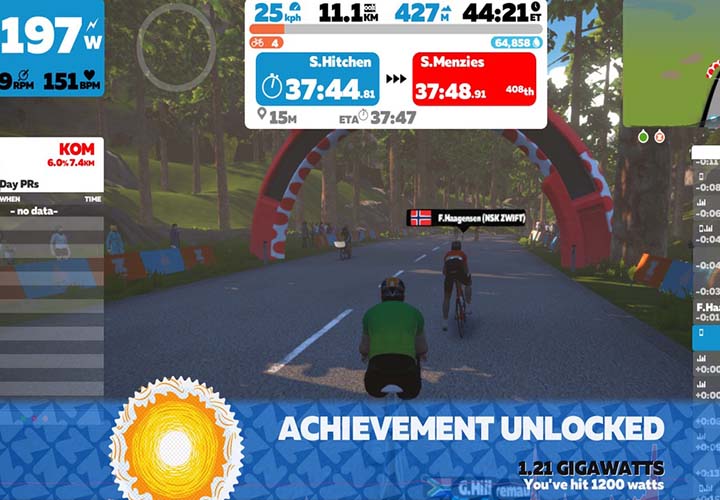The height and width of the screenshot is (500, 720).
Task: Click the green marker icon below minimap
Action: click(x=643, y=137)
